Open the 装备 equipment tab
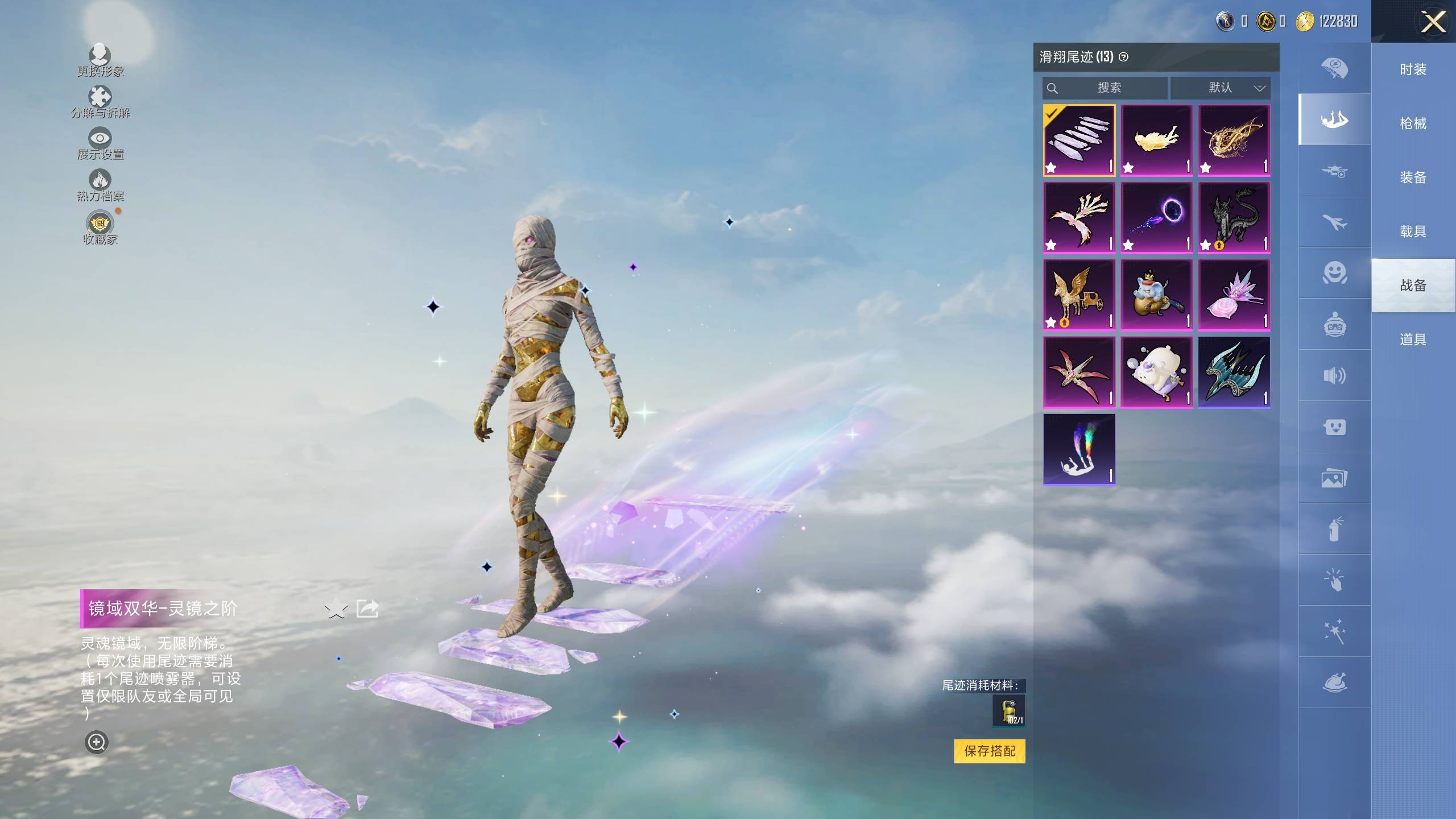The width and height of the screenshot is (1456, 819). tap(1413, 177)
